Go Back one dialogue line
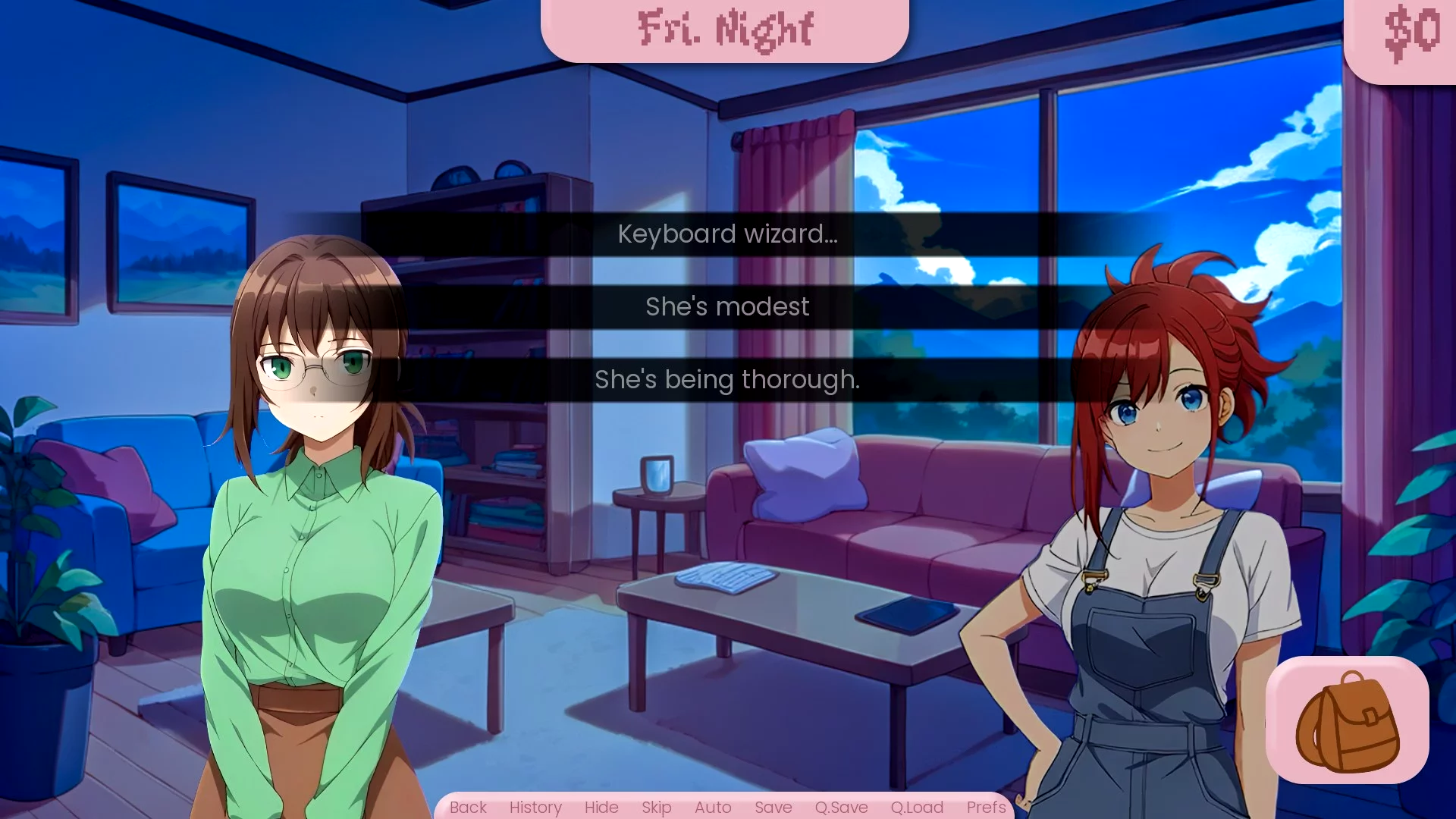 coord(468,808)
